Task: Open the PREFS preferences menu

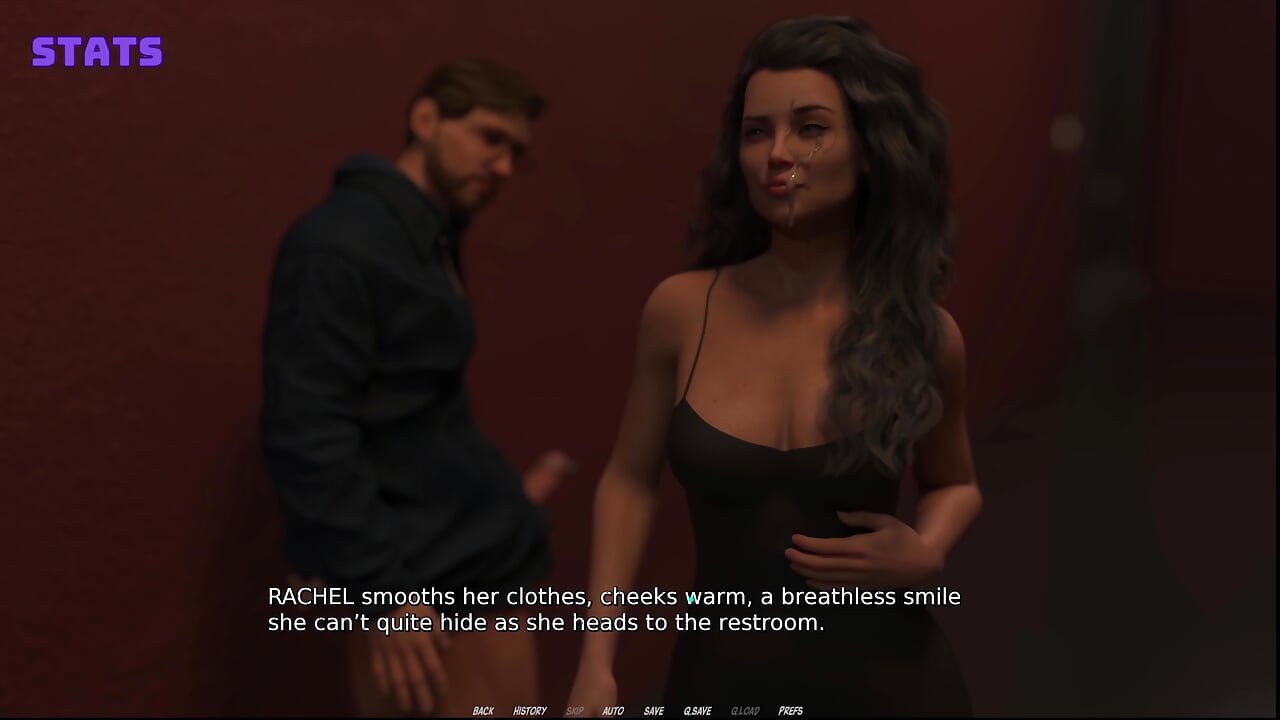Action: [790, 711]
